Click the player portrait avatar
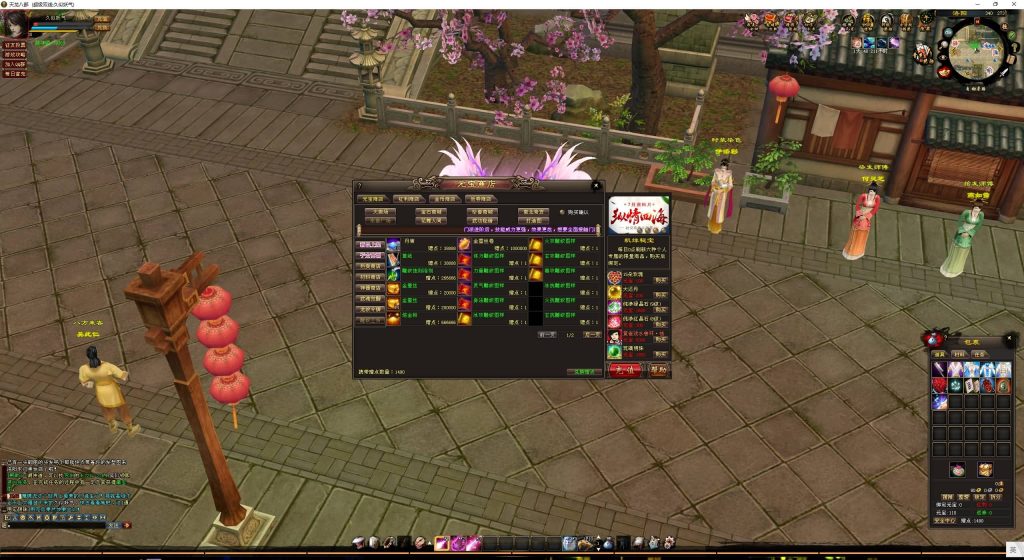The image size is (1024, 560). tap(16, 23)
